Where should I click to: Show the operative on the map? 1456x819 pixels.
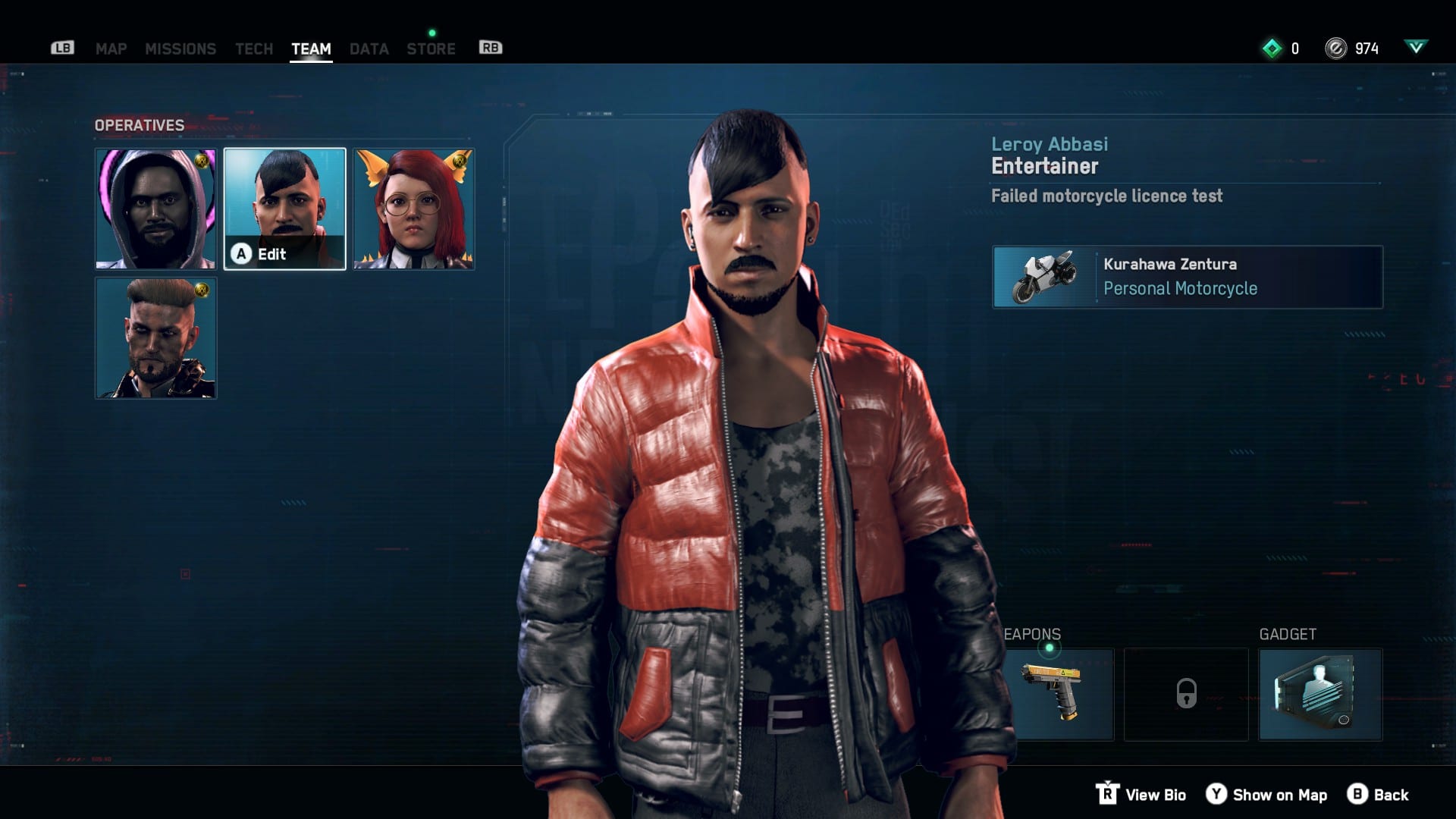pyautogui.click(x=1267, y=795)
